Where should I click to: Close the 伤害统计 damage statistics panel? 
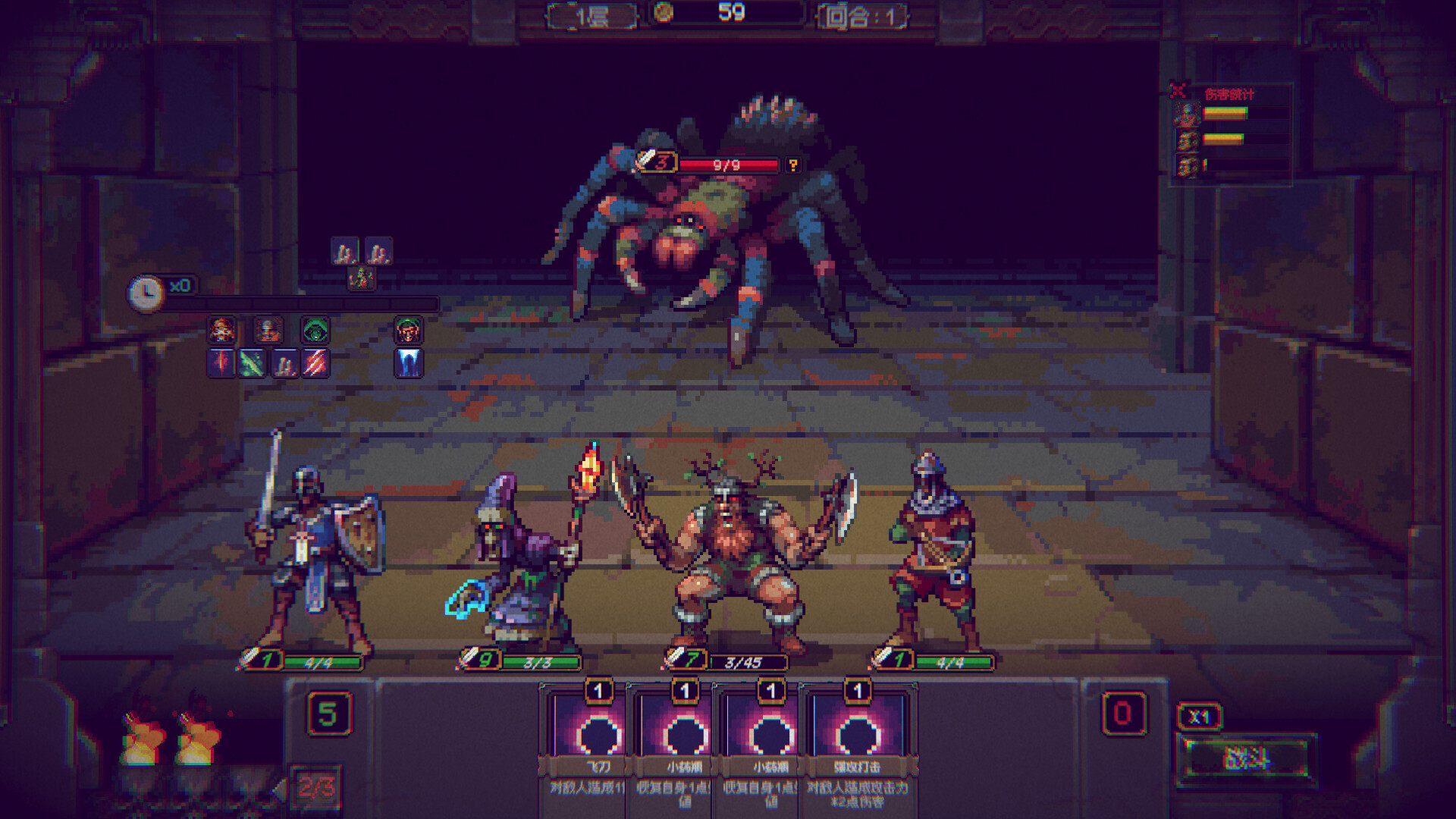click(1177, 89)
